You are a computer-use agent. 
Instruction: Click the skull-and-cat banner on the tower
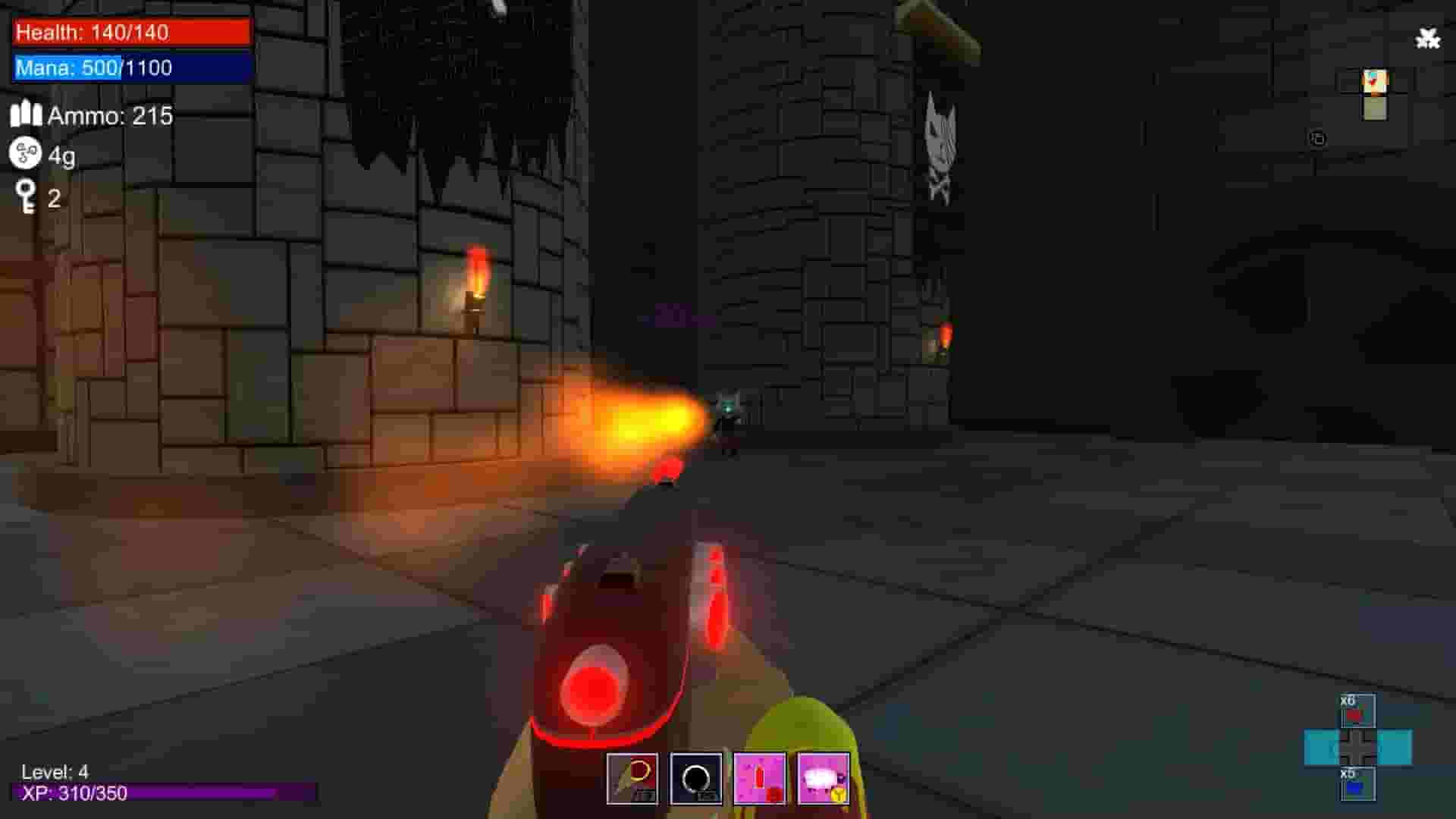coord(940,144)
